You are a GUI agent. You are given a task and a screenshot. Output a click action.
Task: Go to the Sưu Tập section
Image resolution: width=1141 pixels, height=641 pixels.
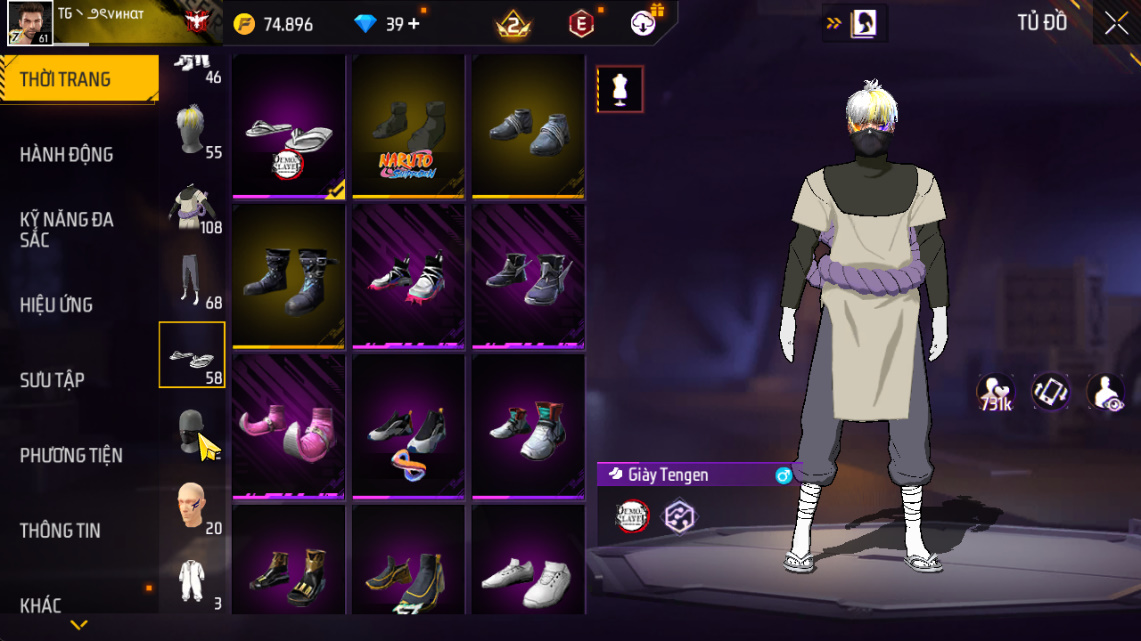[x=52, y=380]
